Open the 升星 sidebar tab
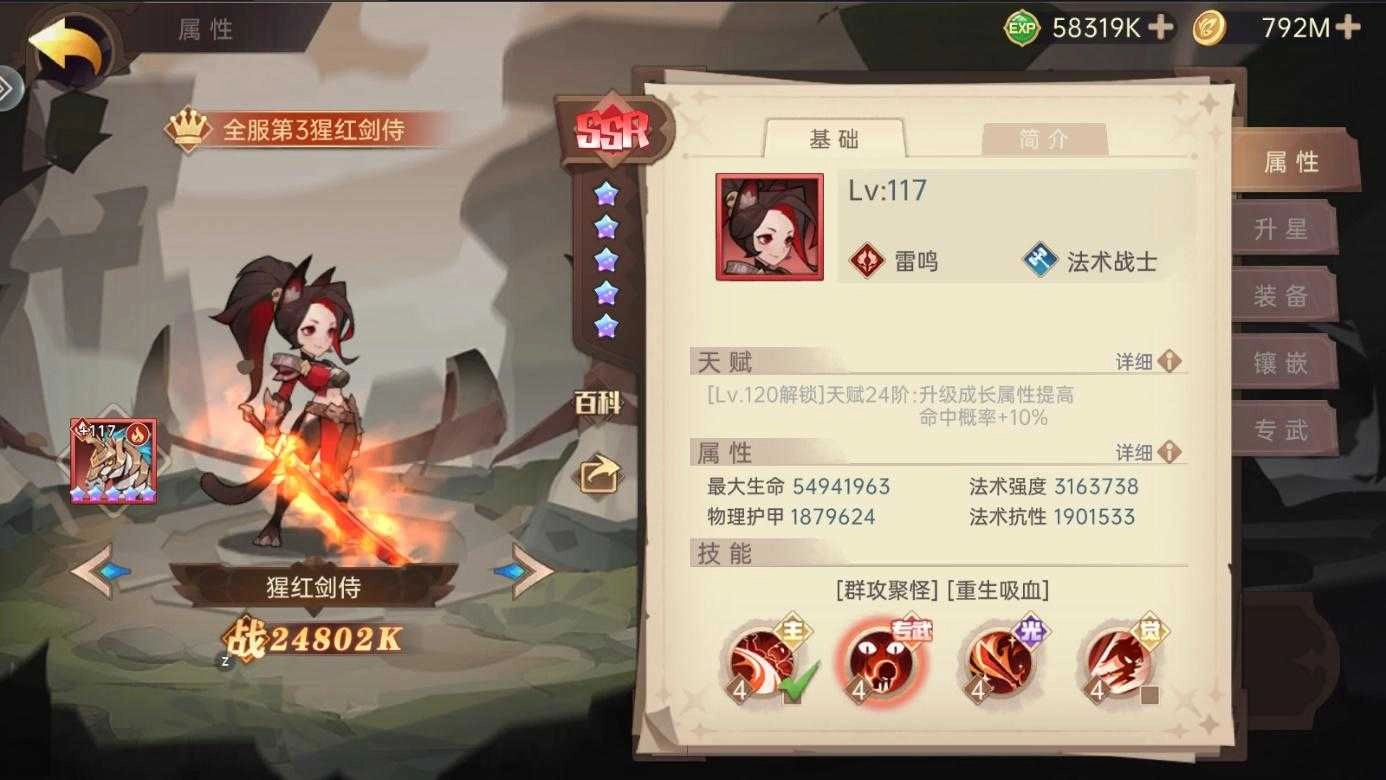Viewport: 1386px width, 780px height. click(x=1286, y=229)
